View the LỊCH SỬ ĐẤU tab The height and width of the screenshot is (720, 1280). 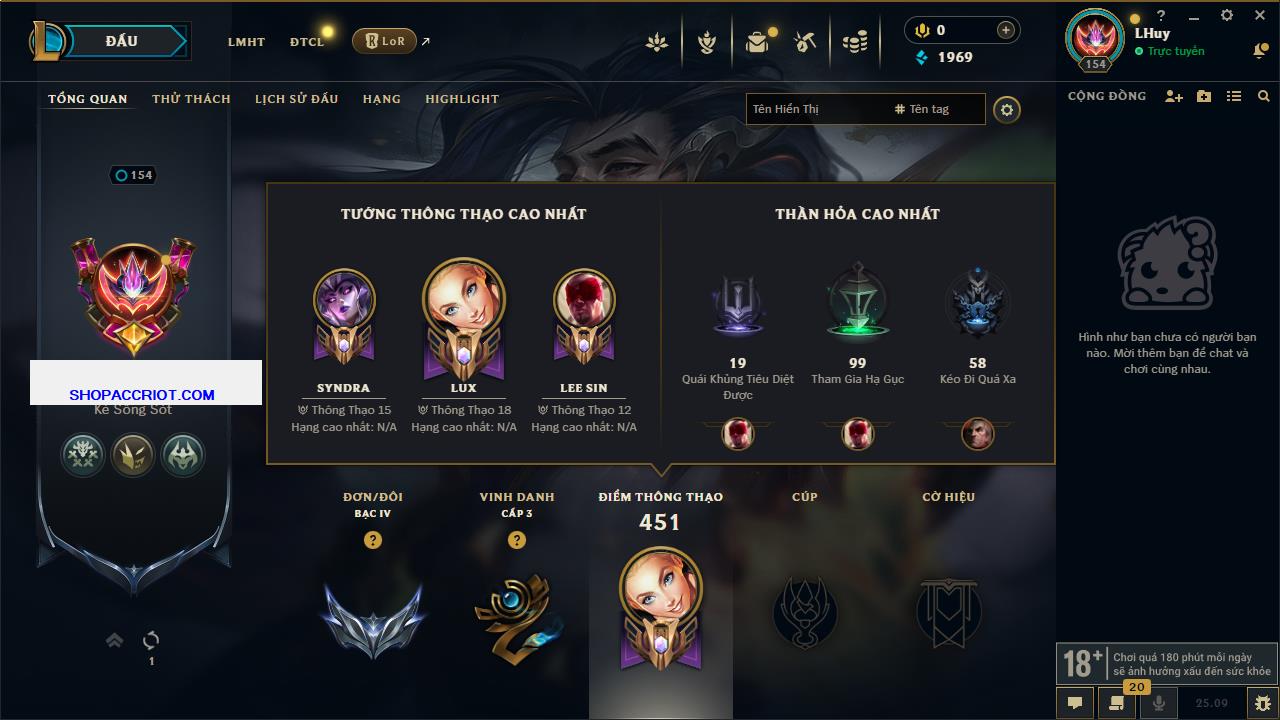click(x=296, y=99)
